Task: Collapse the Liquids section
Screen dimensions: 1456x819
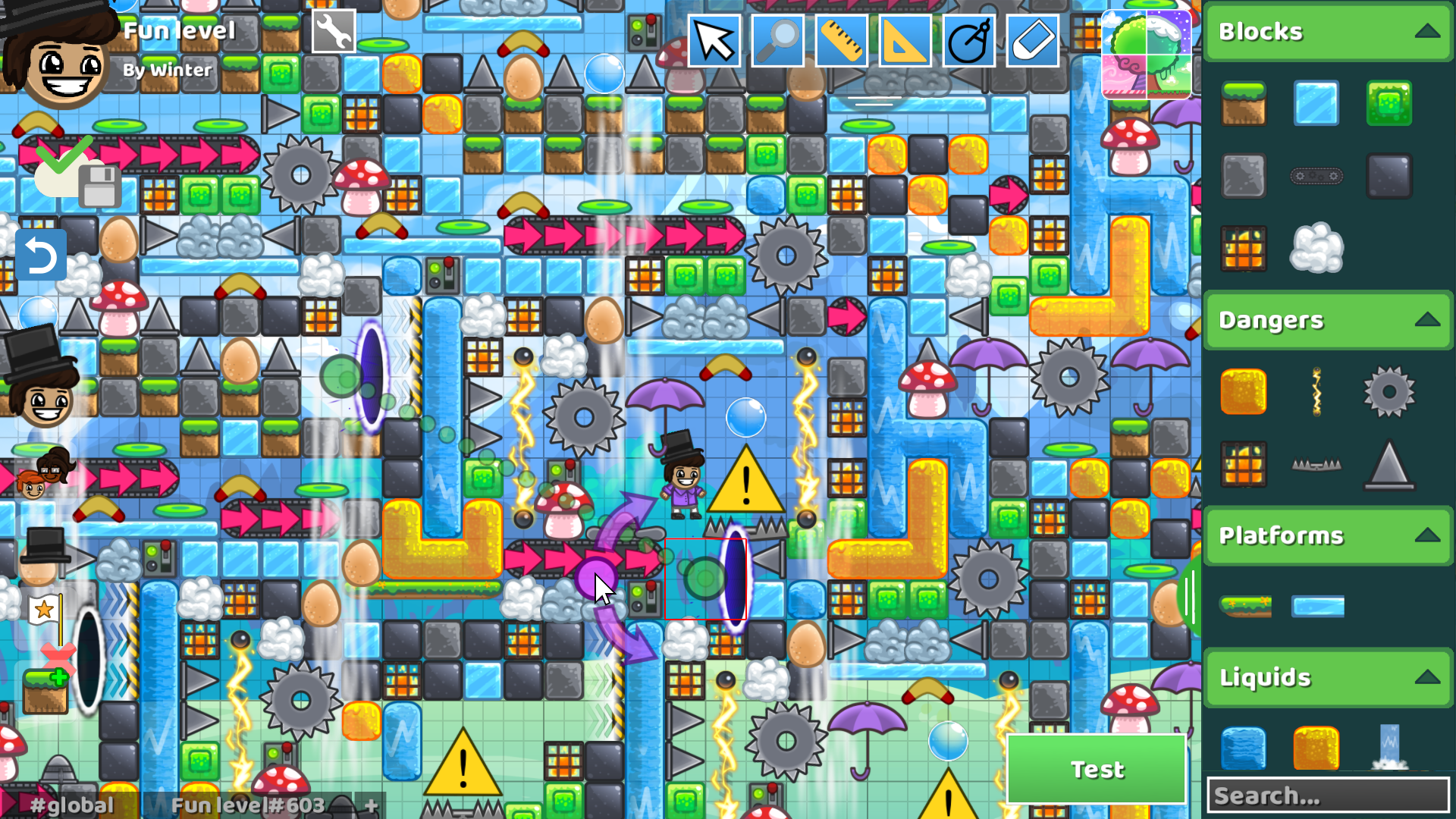Action: tap(1426, 677)
